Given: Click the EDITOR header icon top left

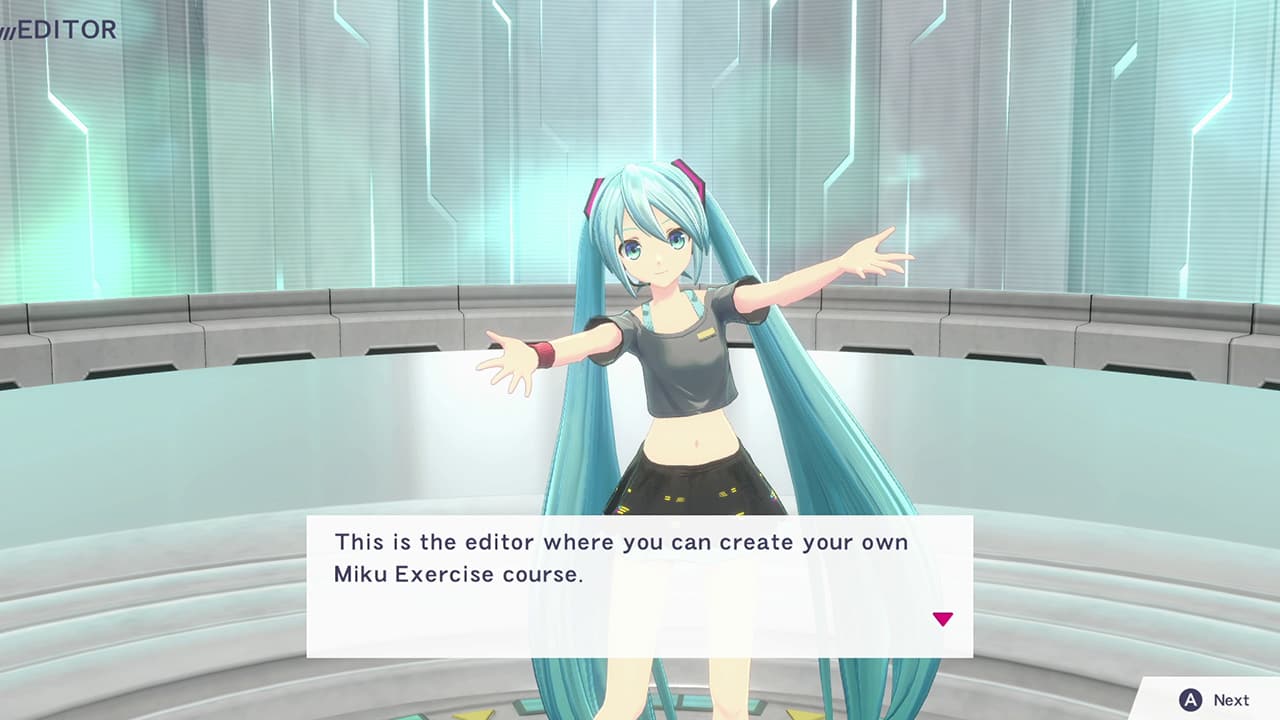Looking at the screenshot, I should [x=62, y=30].
